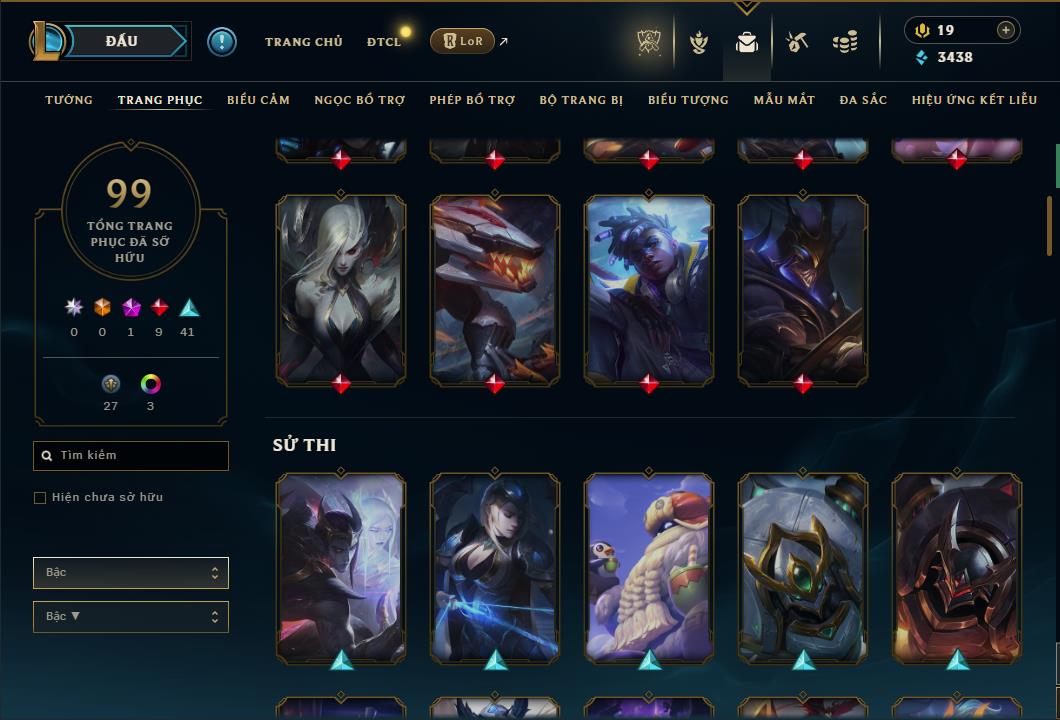Open the exclamation mark notification icon
This screenshot has height=720, width=1060.
pos(221,41)
